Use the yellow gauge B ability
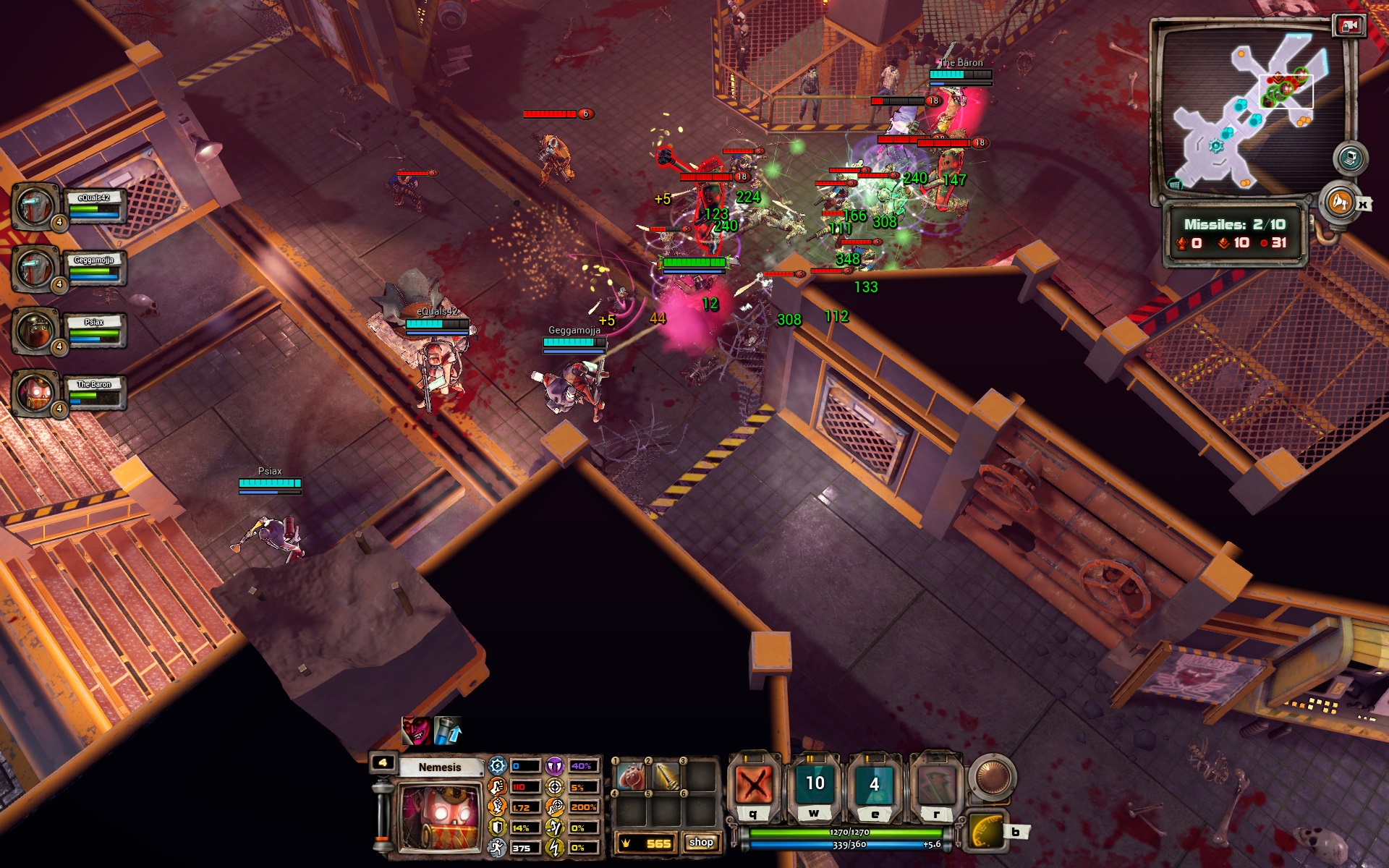Viewport: 1389px width, 868px height. [x=987, y=831]
